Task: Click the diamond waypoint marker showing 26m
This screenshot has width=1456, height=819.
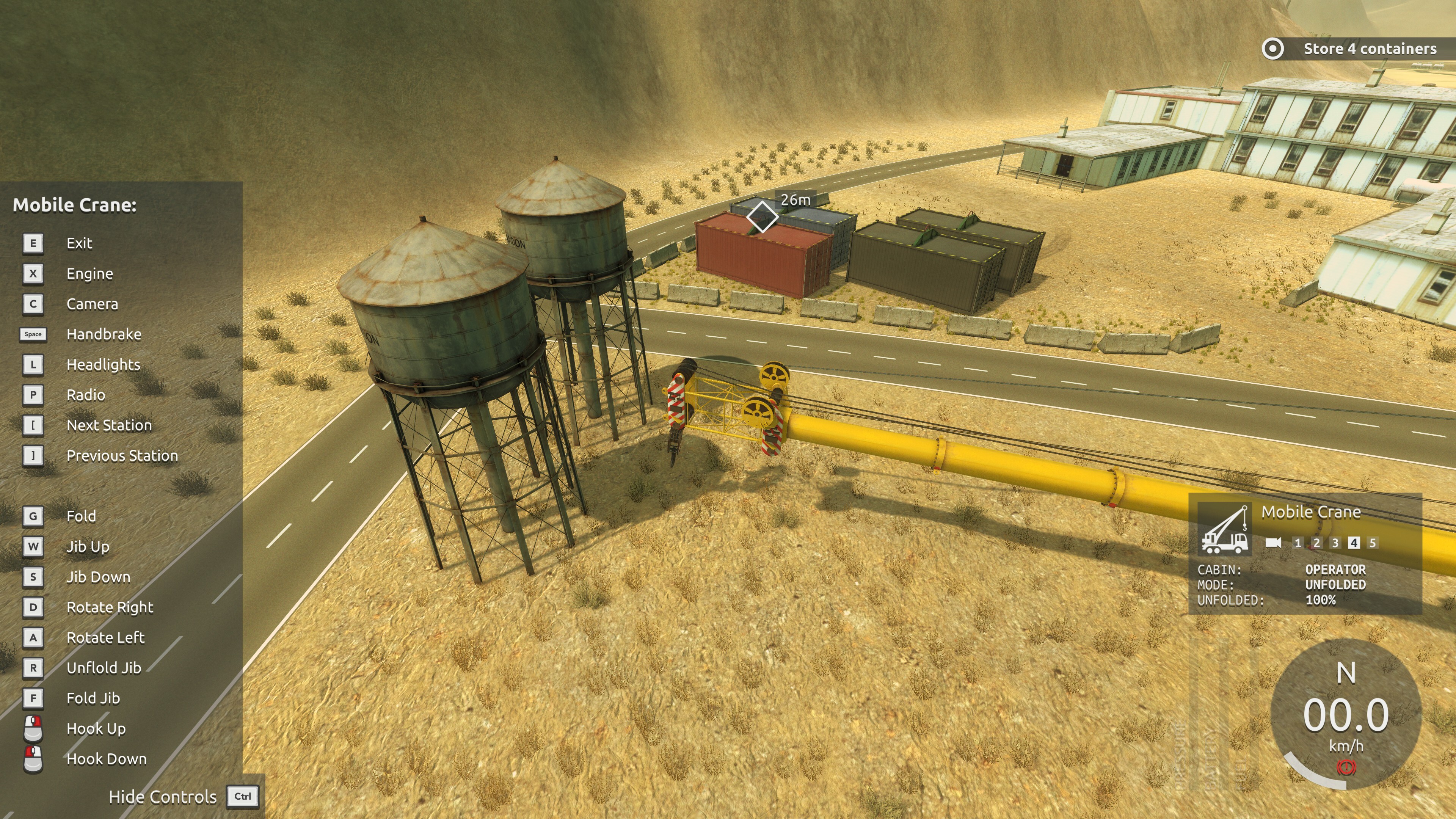Action: [761, 217]
